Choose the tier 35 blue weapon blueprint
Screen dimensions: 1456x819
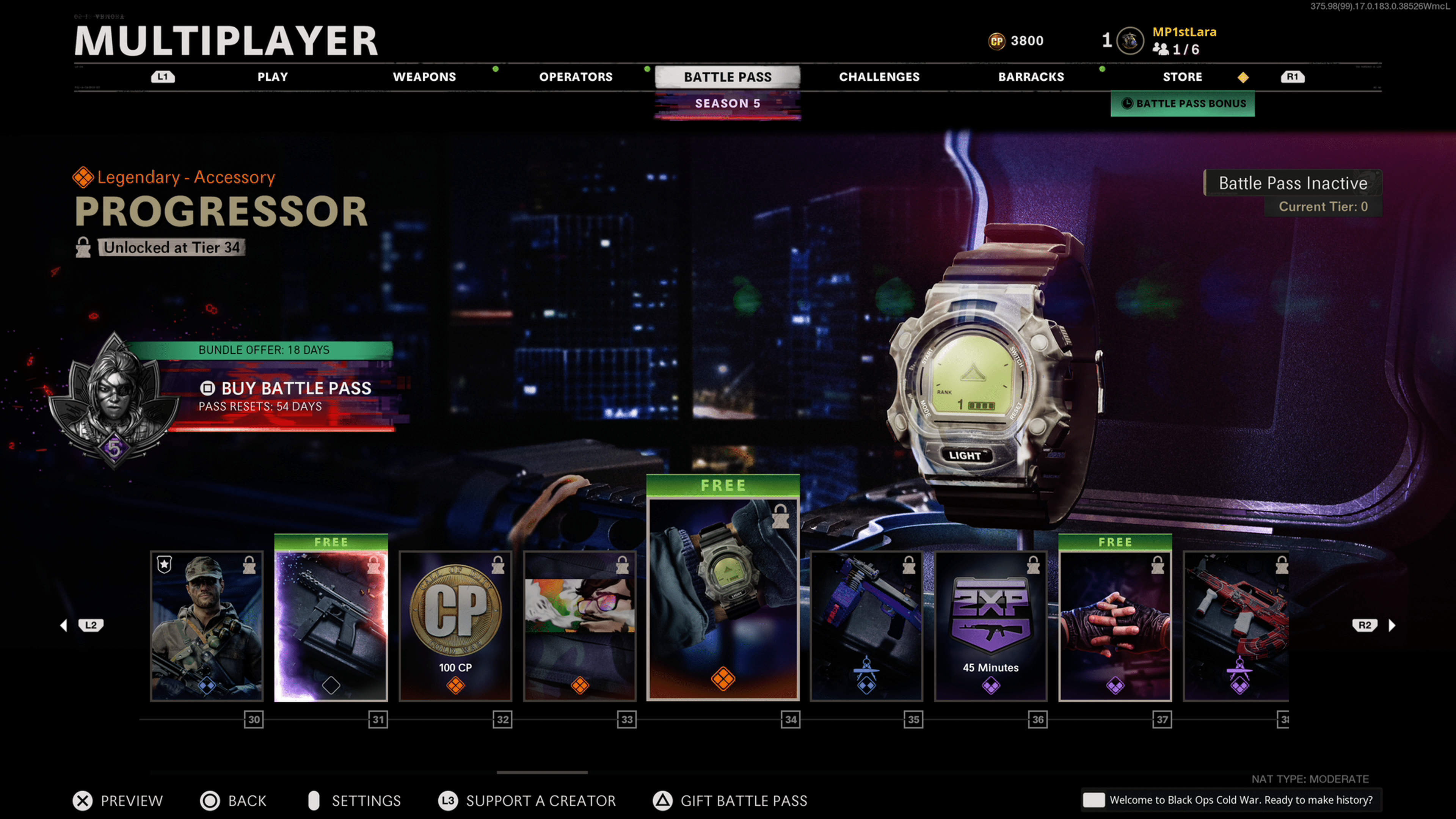point(866,626)
